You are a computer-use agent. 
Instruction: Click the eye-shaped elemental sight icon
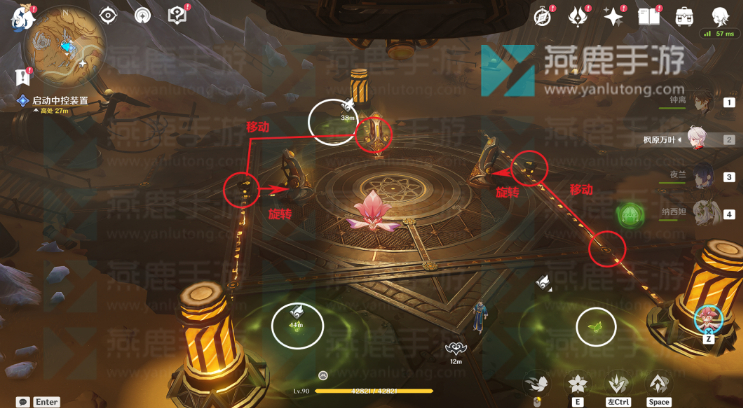(x=108, y=16)
